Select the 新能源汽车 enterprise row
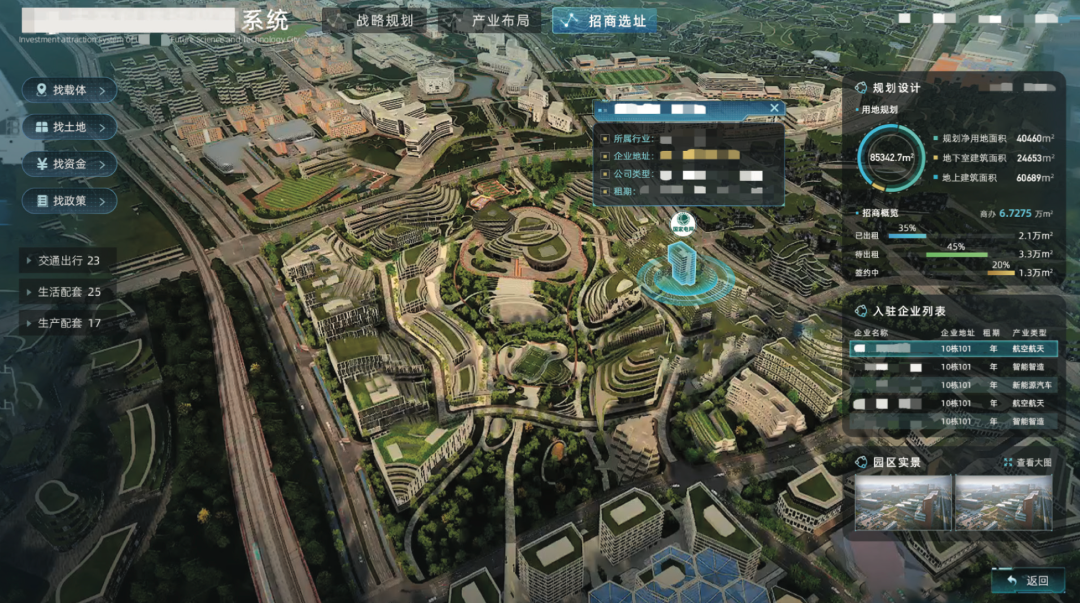This screenshot has height=603, width=1080. [x=953, y=385]
